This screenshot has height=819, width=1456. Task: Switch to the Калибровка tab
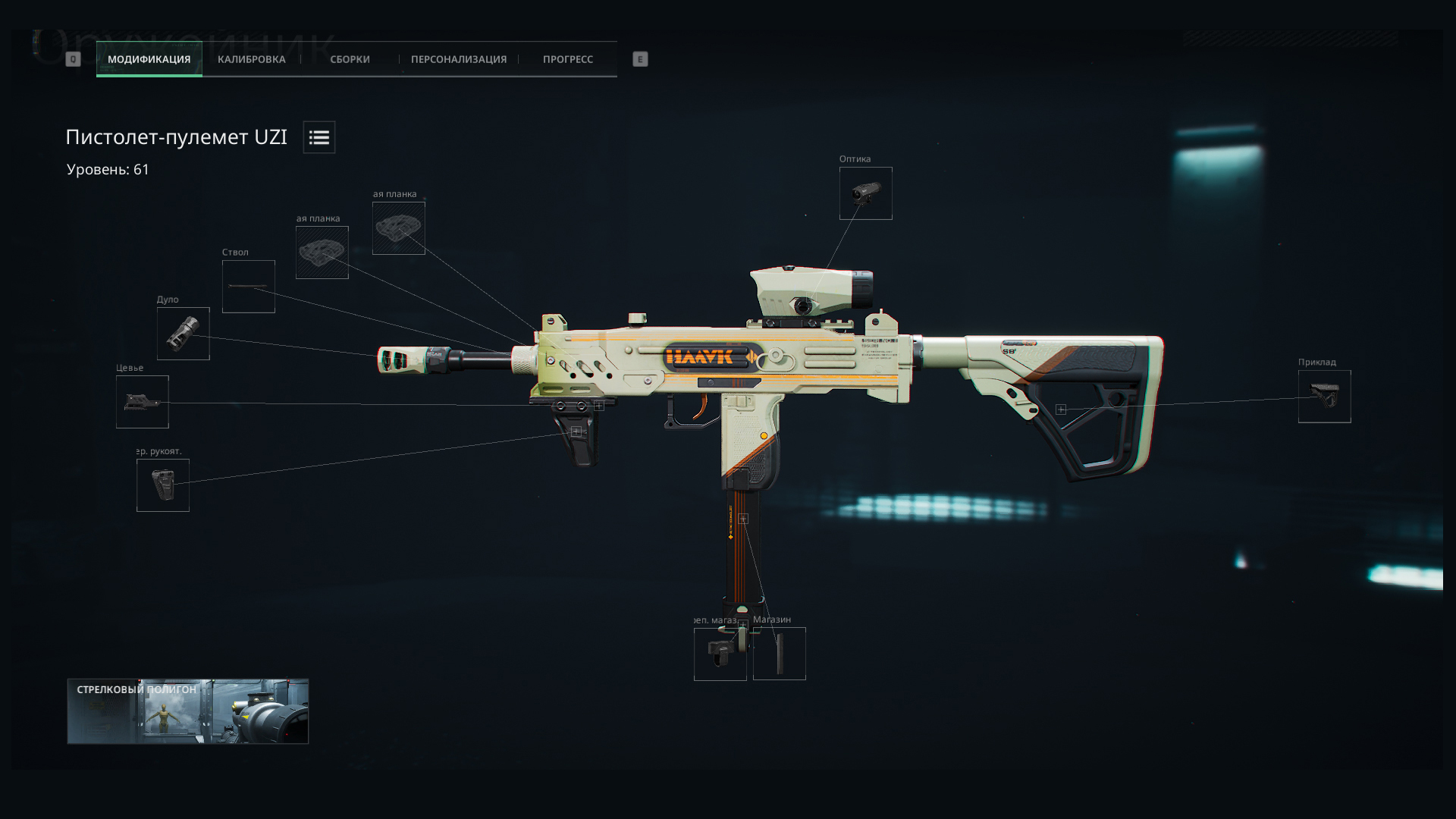pos(251,59)
